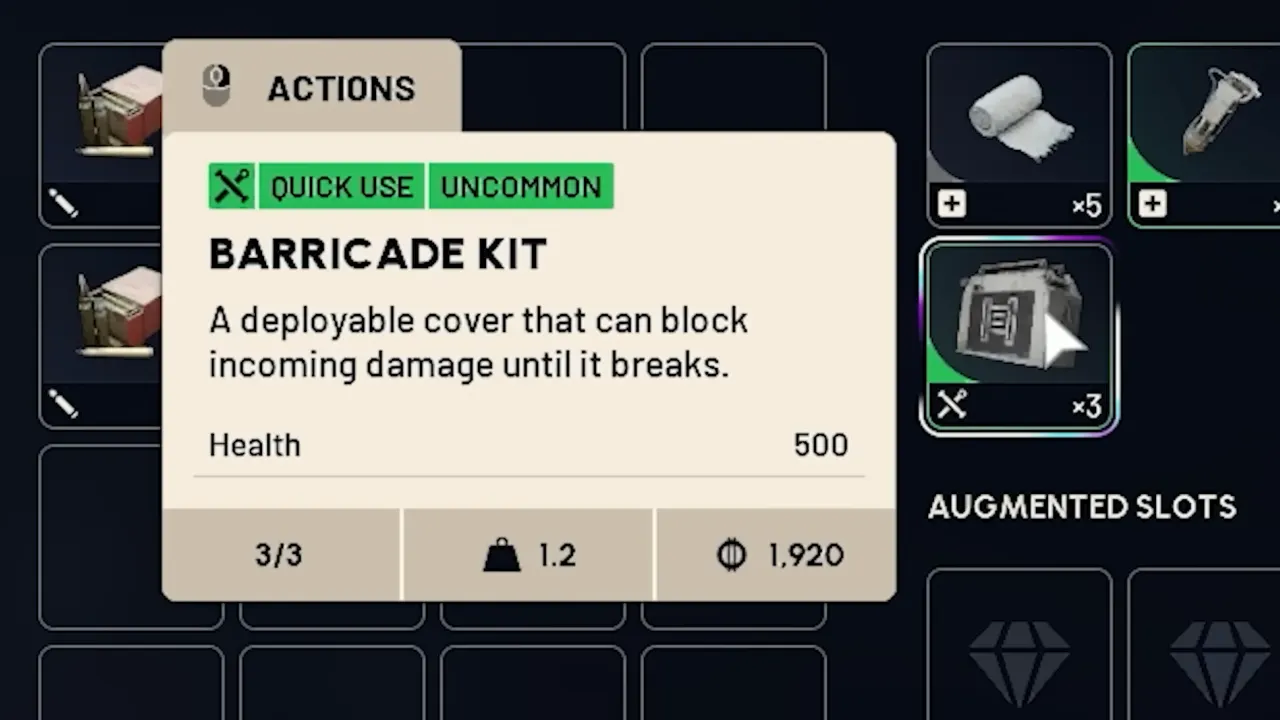Click the bullet icon on the second ammo box

(62, 404)
